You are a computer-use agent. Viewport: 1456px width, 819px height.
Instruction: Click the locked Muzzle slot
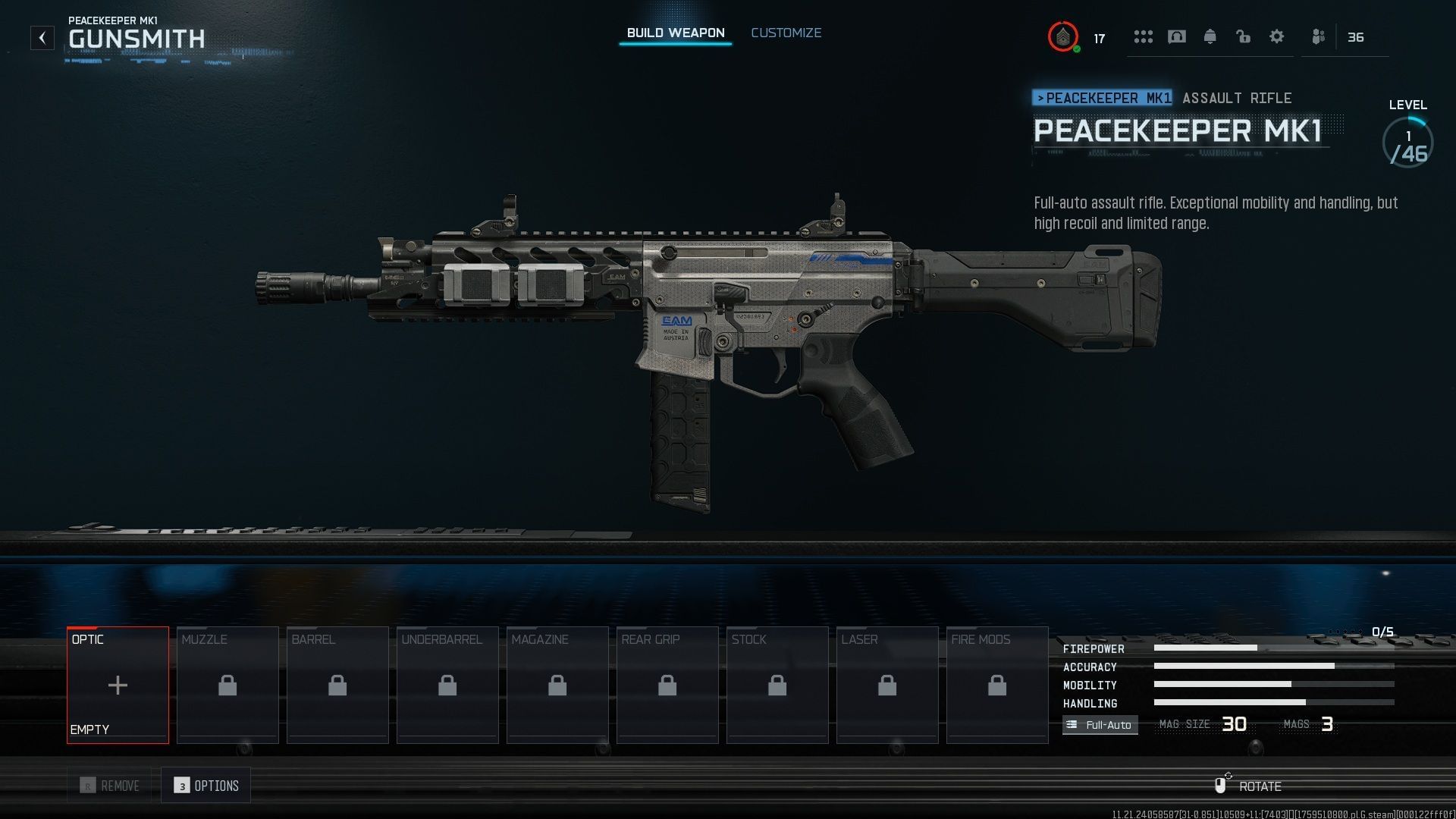click(227, 685)
